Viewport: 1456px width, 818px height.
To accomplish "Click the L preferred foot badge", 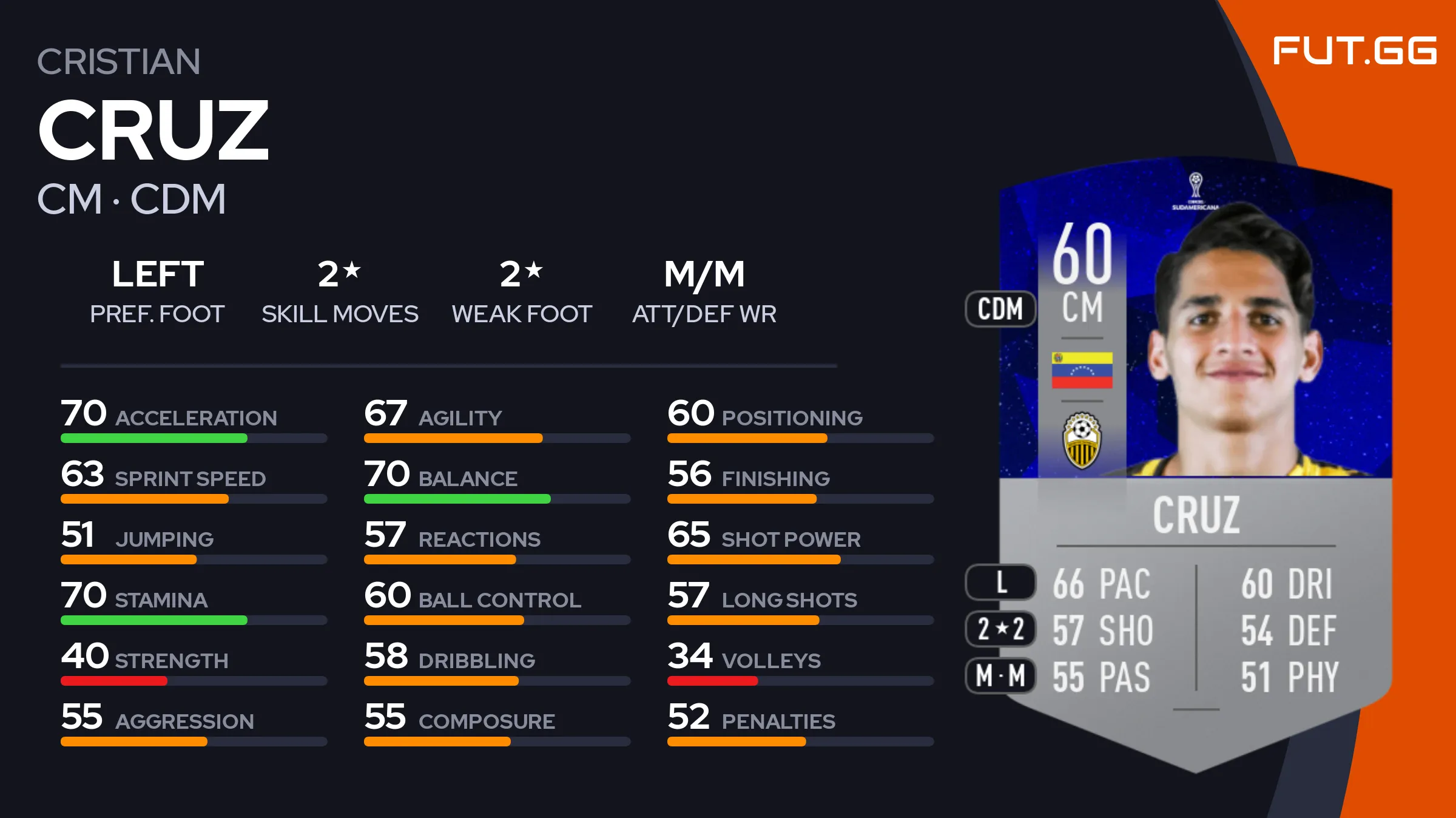I will tap(1000, 583).
